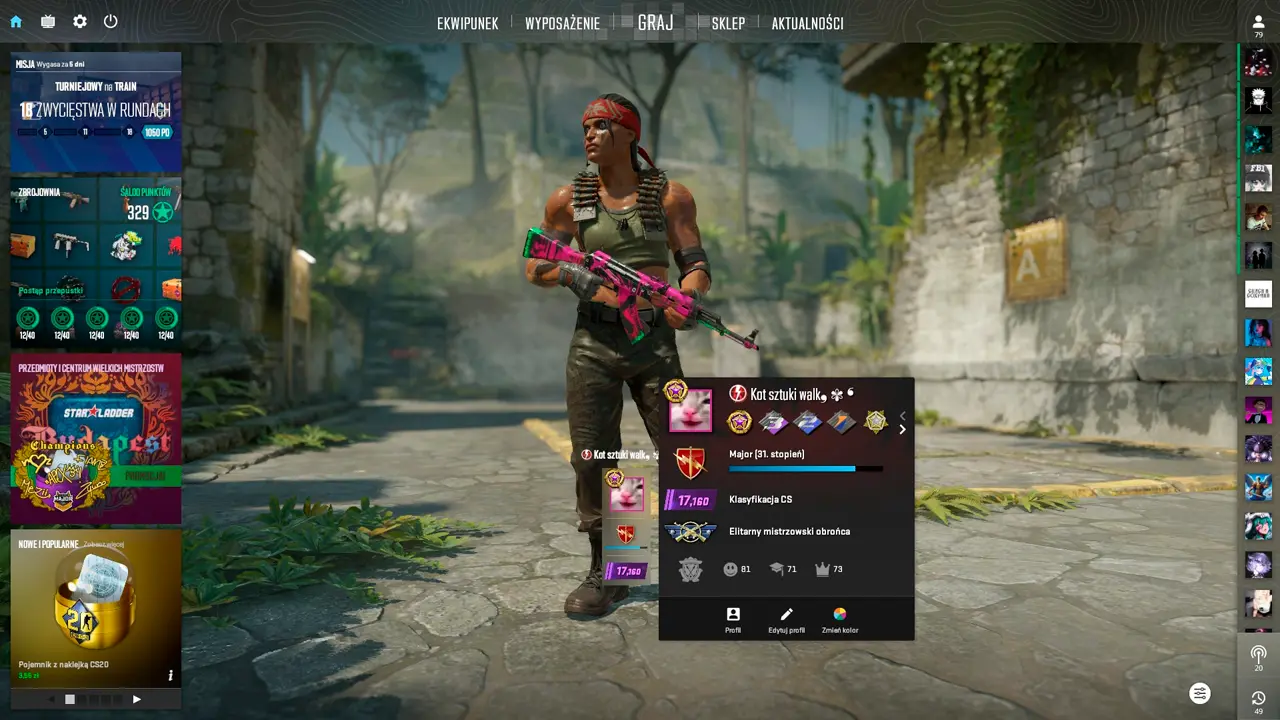Switch to the Wyposażenie loadout tab

click(x=562, y=23)
